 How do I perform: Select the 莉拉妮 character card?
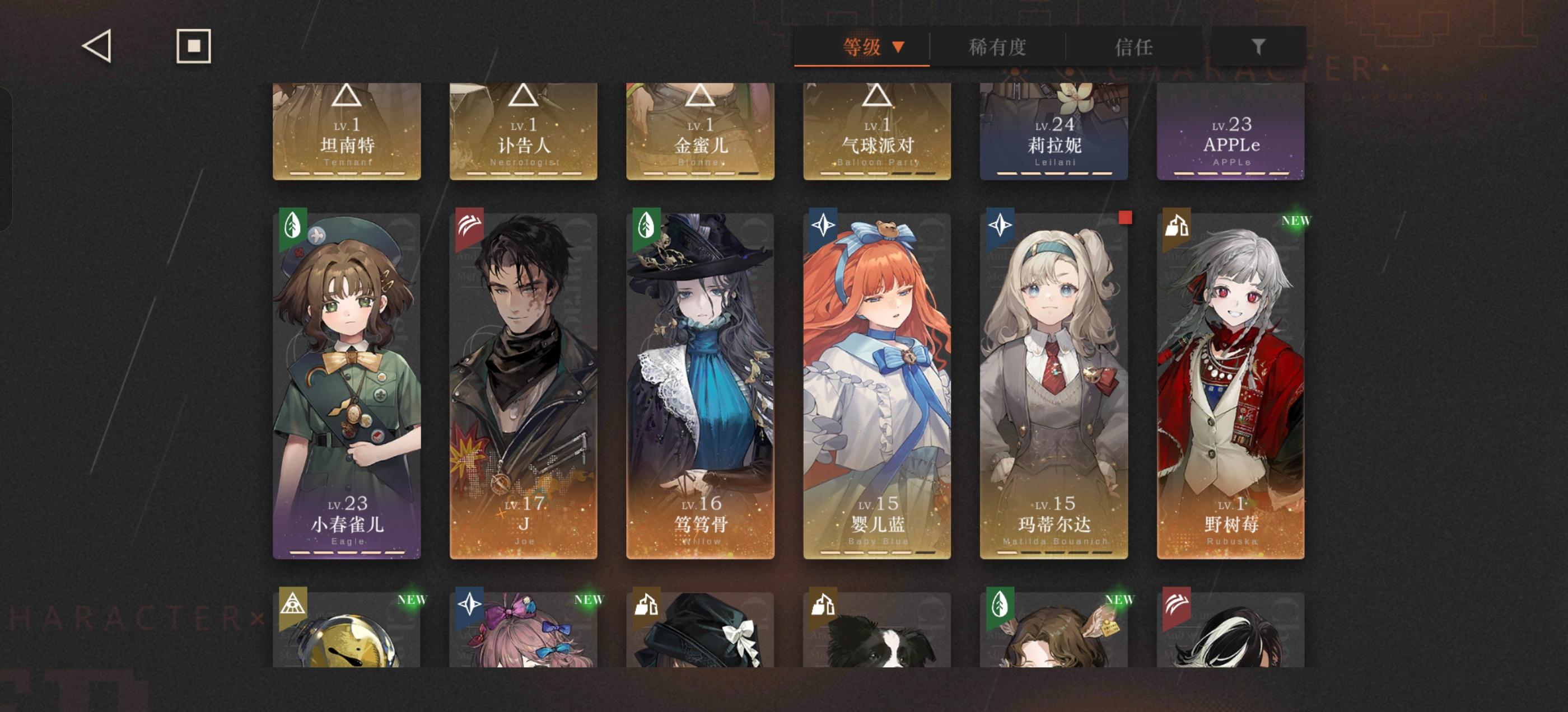point(1055,131)
